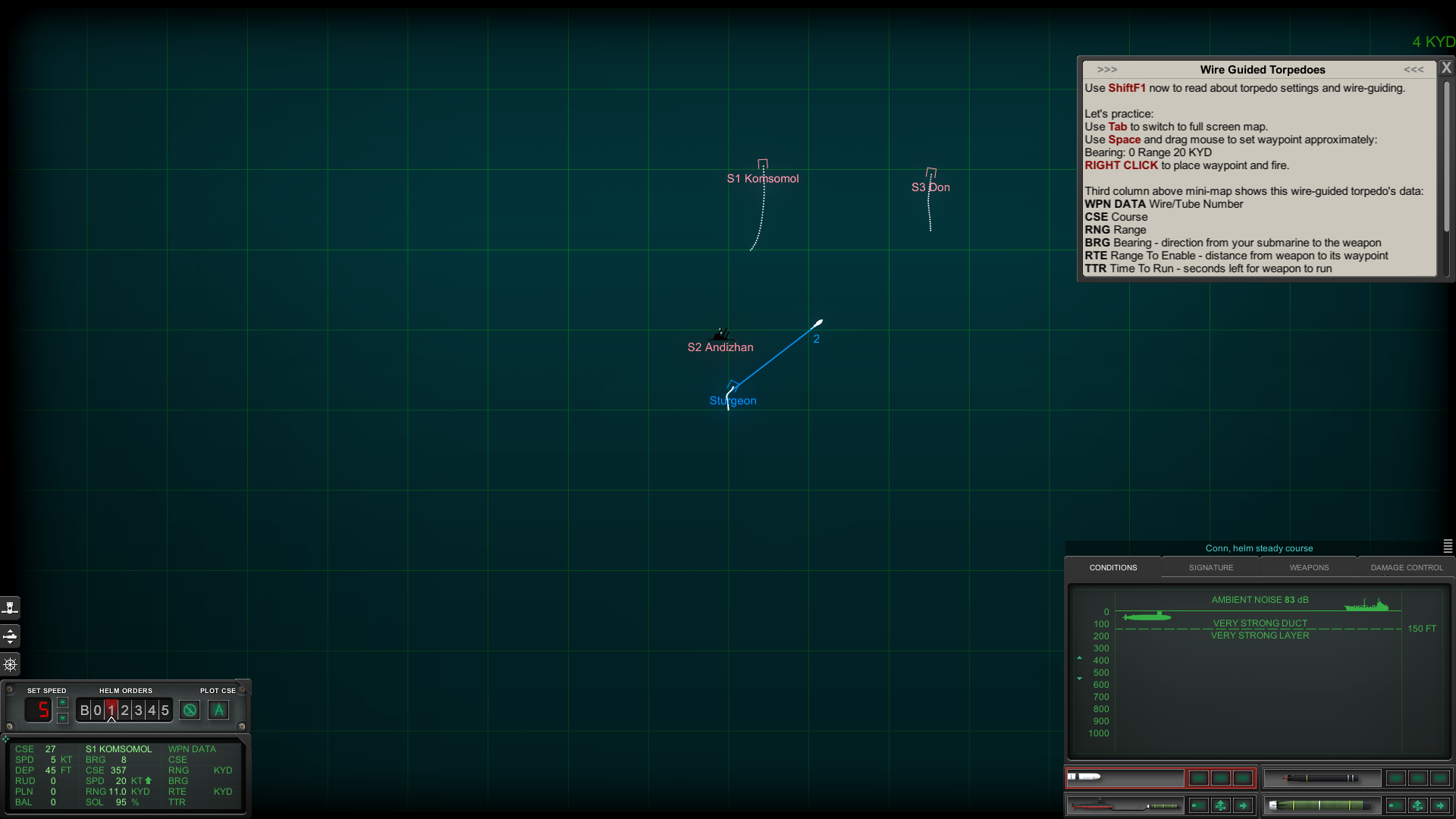Close the Wire Guided Torpedoes tutorial window
The height and width of the screenshot is (819, 1456).
click(1446, 68)
